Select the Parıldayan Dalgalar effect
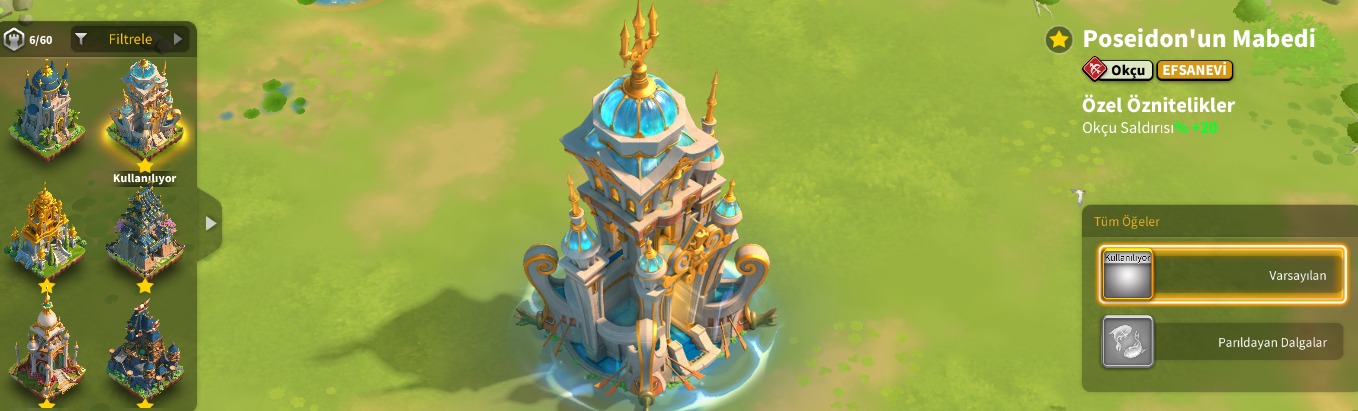Image resolution: width=1358 pixels, height=411 pixels. click(1221, 342)
